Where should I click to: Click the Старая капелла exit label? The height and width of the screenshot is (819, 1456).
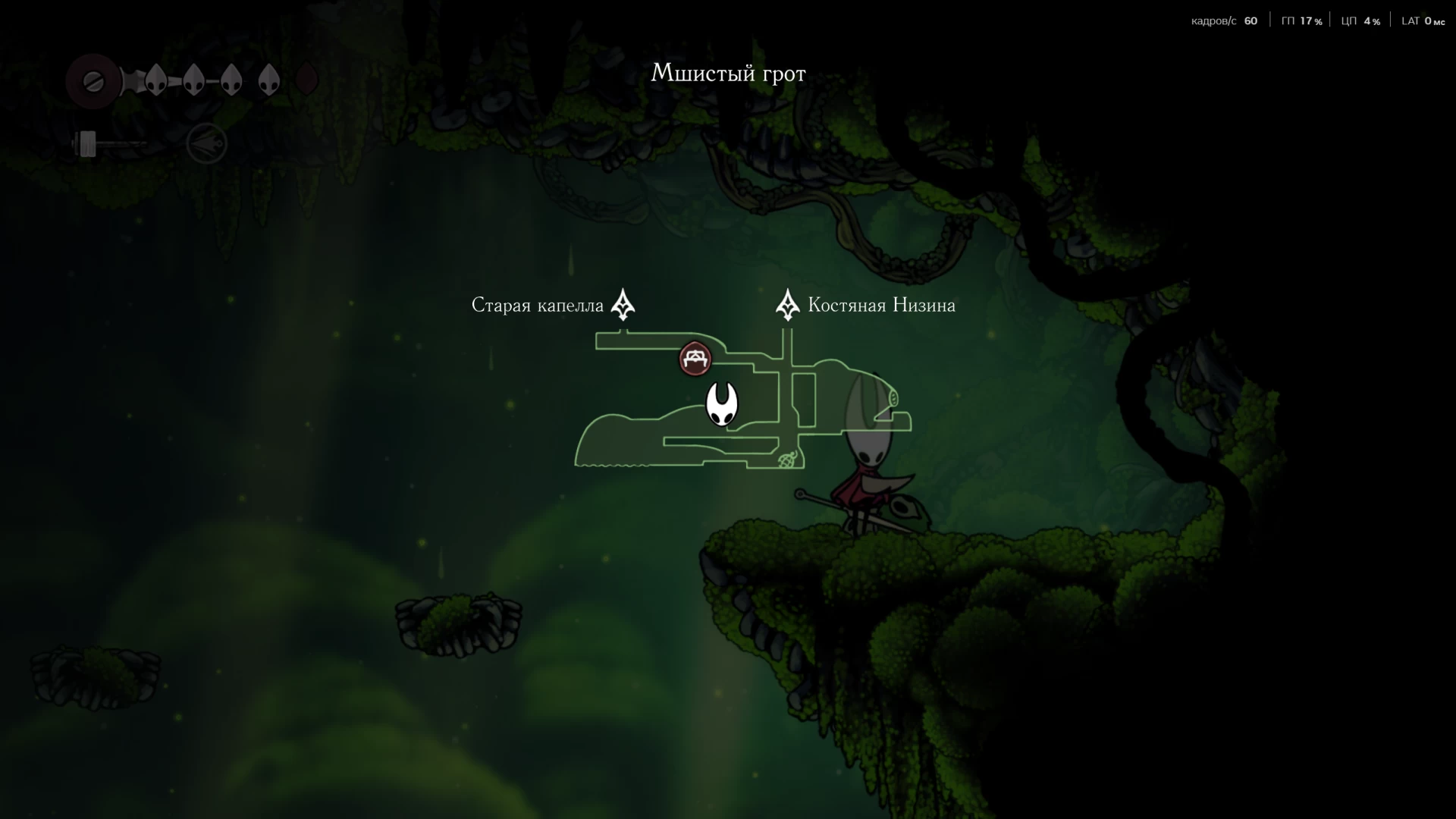[x=537, y=305]
